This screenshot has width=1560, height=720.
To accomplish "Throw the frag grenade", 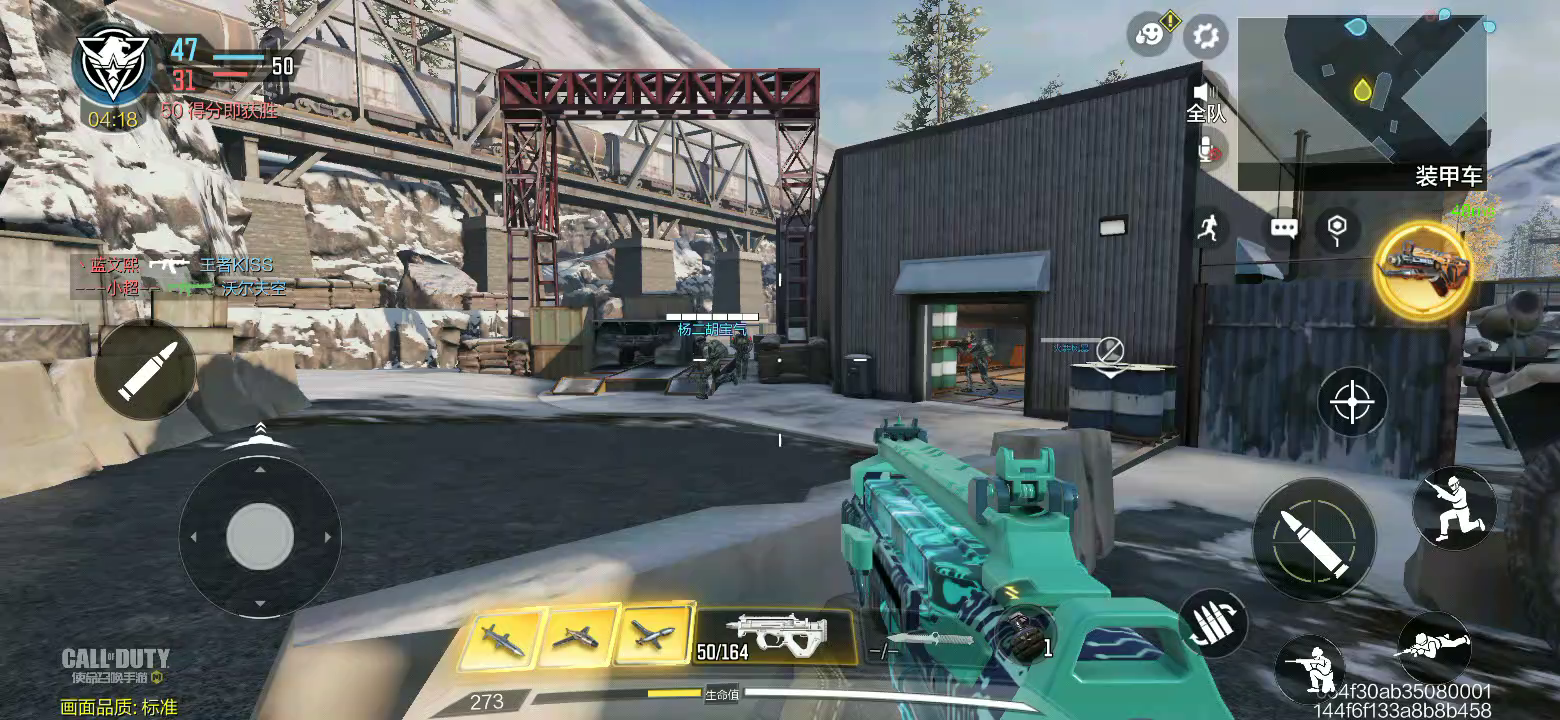I will [x=1019, y=635].
